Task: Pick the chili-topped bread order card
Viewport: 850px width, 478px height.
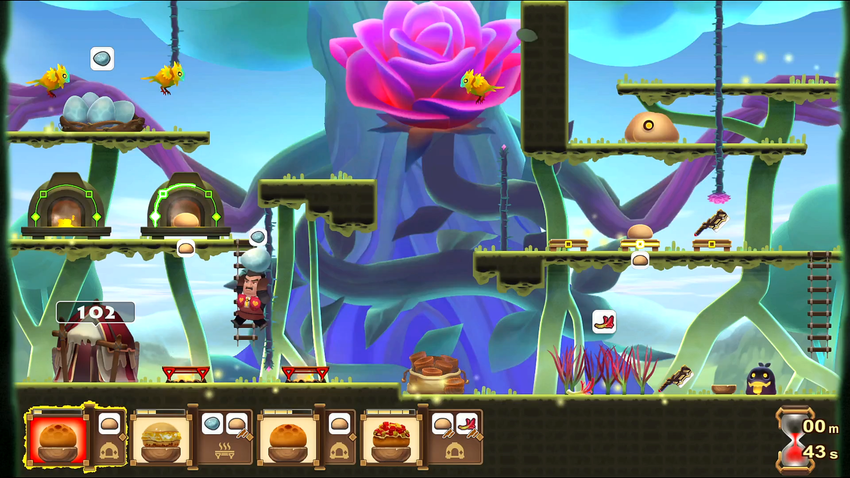Action: [391, 438]
